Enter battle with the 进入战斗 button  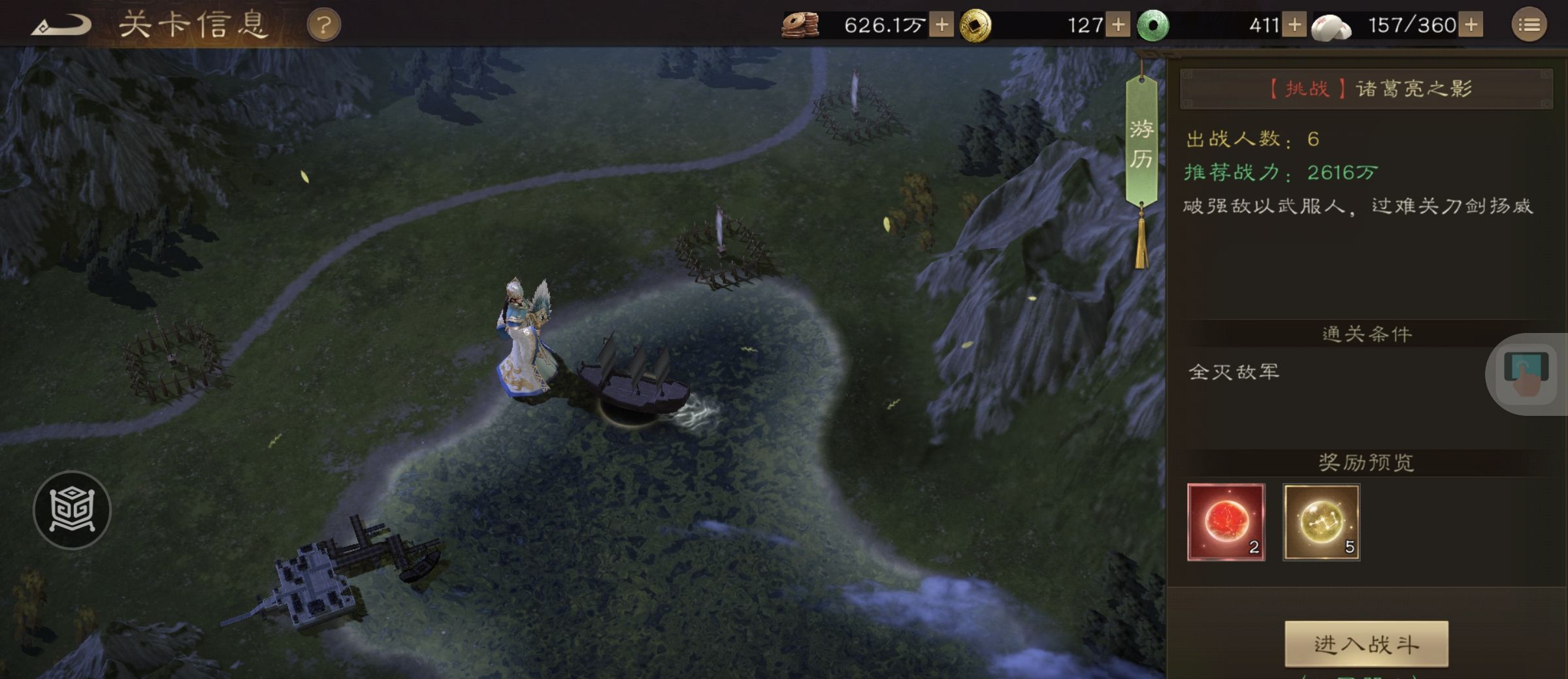pos(1366,644)
